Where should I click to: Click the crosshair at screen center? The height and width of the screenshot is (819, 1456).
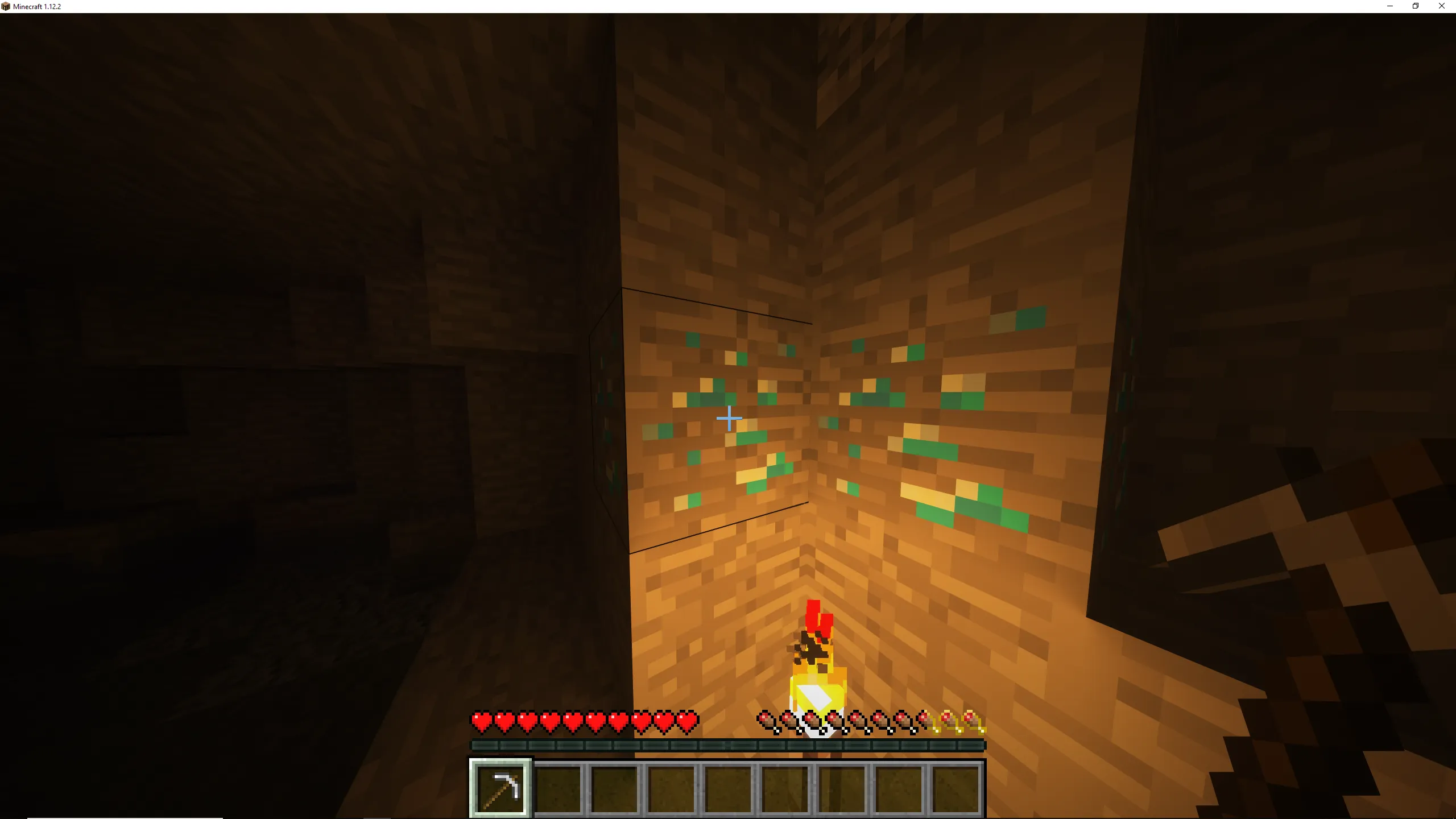tap(729, 419)
